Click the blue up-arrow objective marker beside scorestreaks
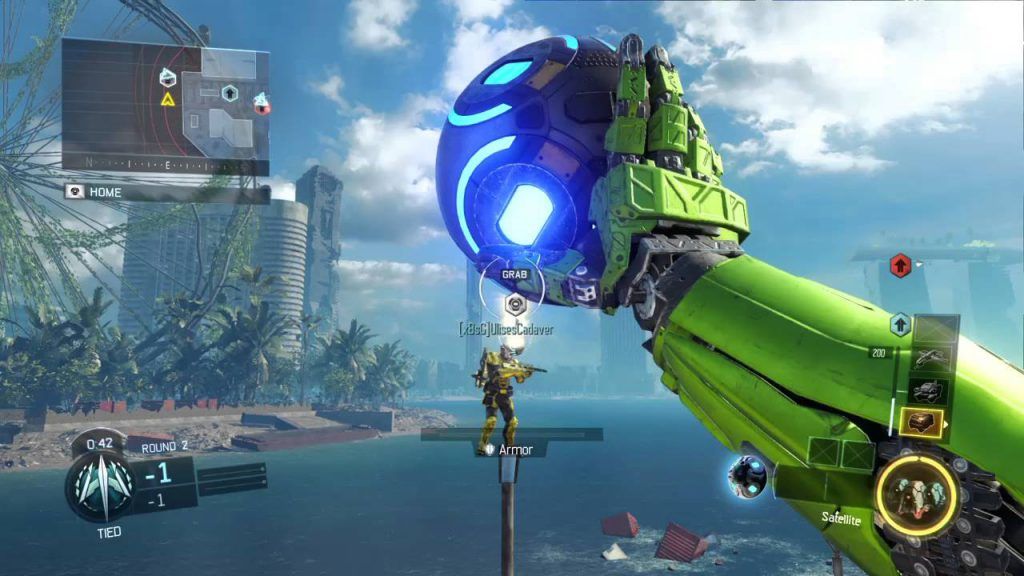The width and height of the screenshot is (1024, 576). (900, 323)
